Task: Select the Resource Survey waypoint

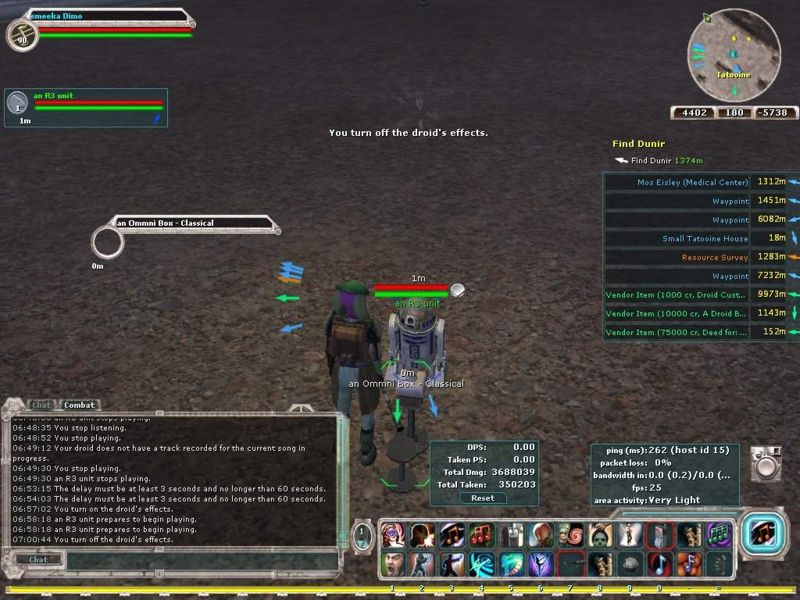Action: click(714, 257)
